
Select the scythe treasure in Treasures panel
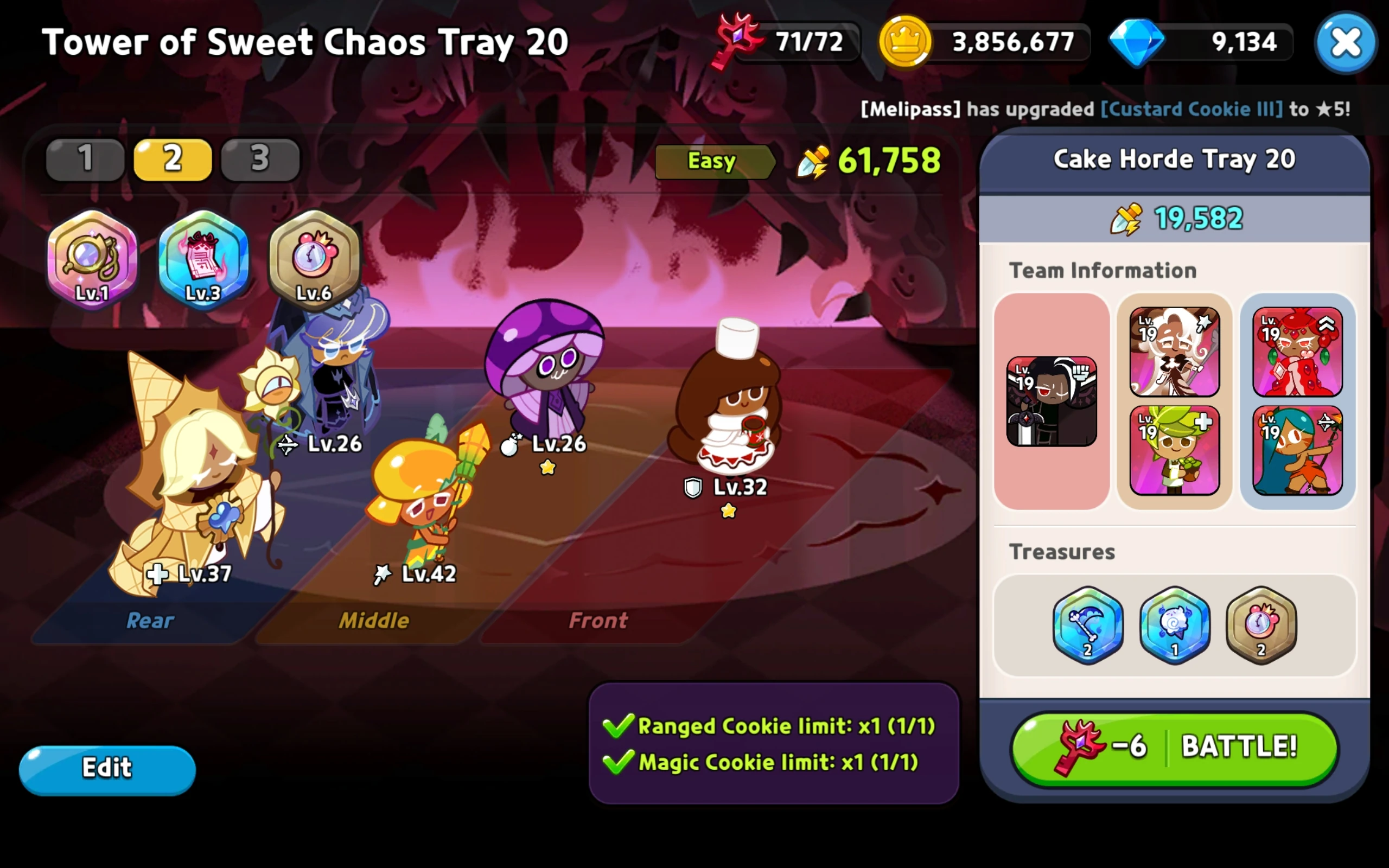pyautogui.click(x=1088, y=626)
